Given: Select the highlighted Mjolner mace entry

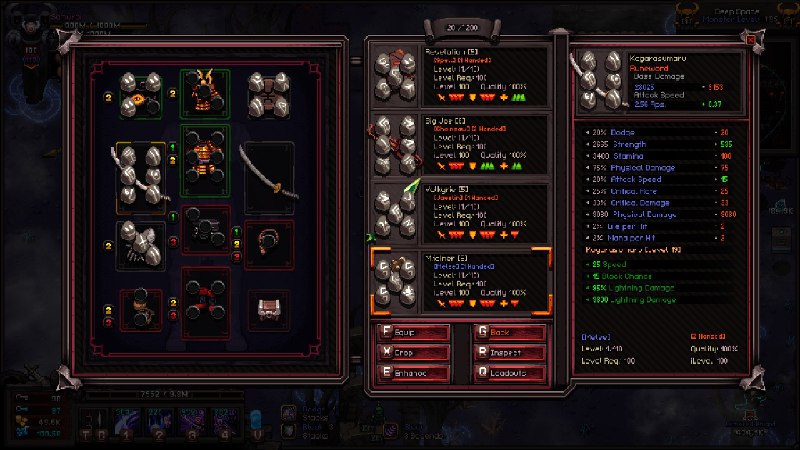Looking at the screenshot, I should pyautogui.click(x=459, y=280).
